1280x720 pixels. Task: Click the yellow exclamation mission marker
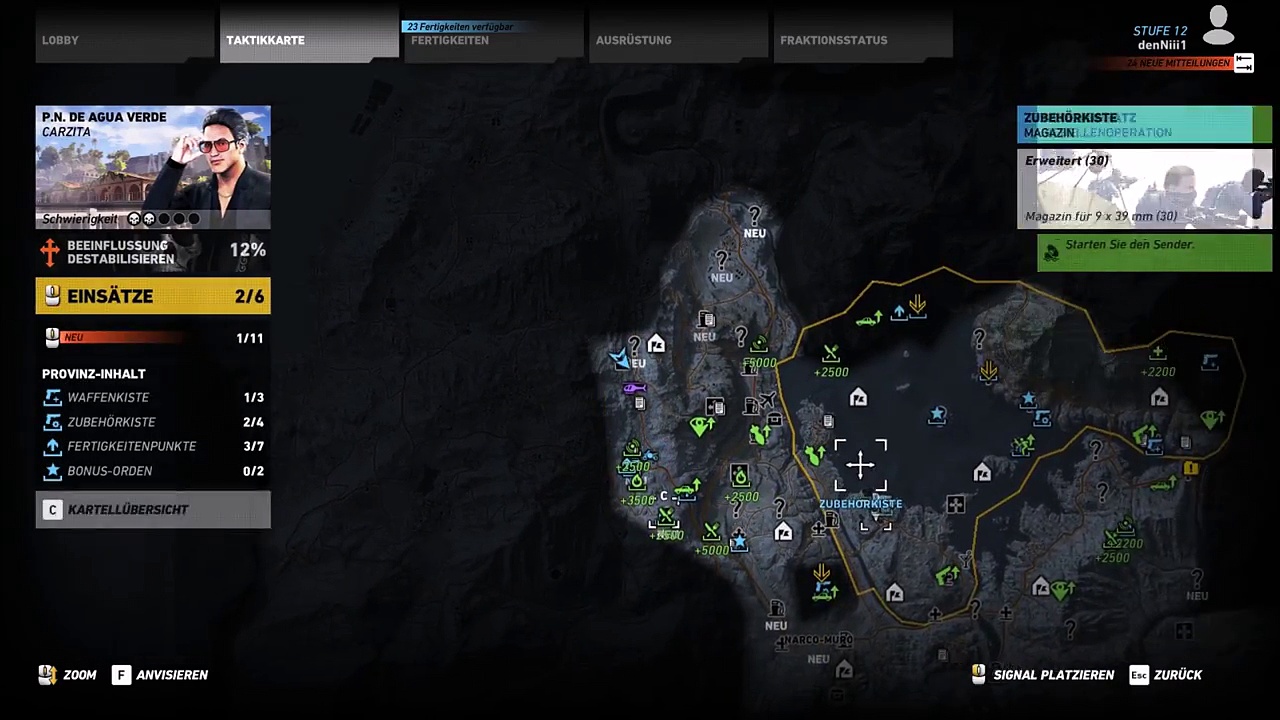tap(1190, 468)
